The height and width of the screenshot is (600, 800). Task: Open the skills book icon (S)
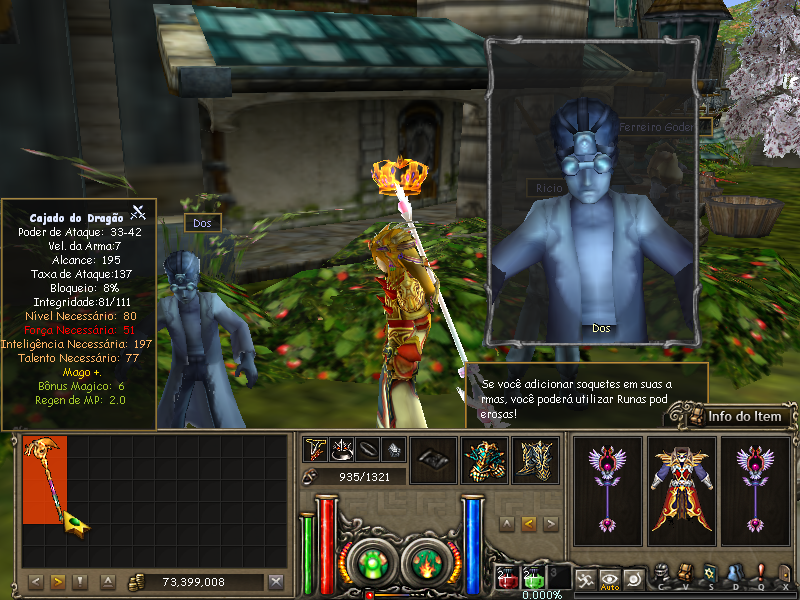pos(710,574)
